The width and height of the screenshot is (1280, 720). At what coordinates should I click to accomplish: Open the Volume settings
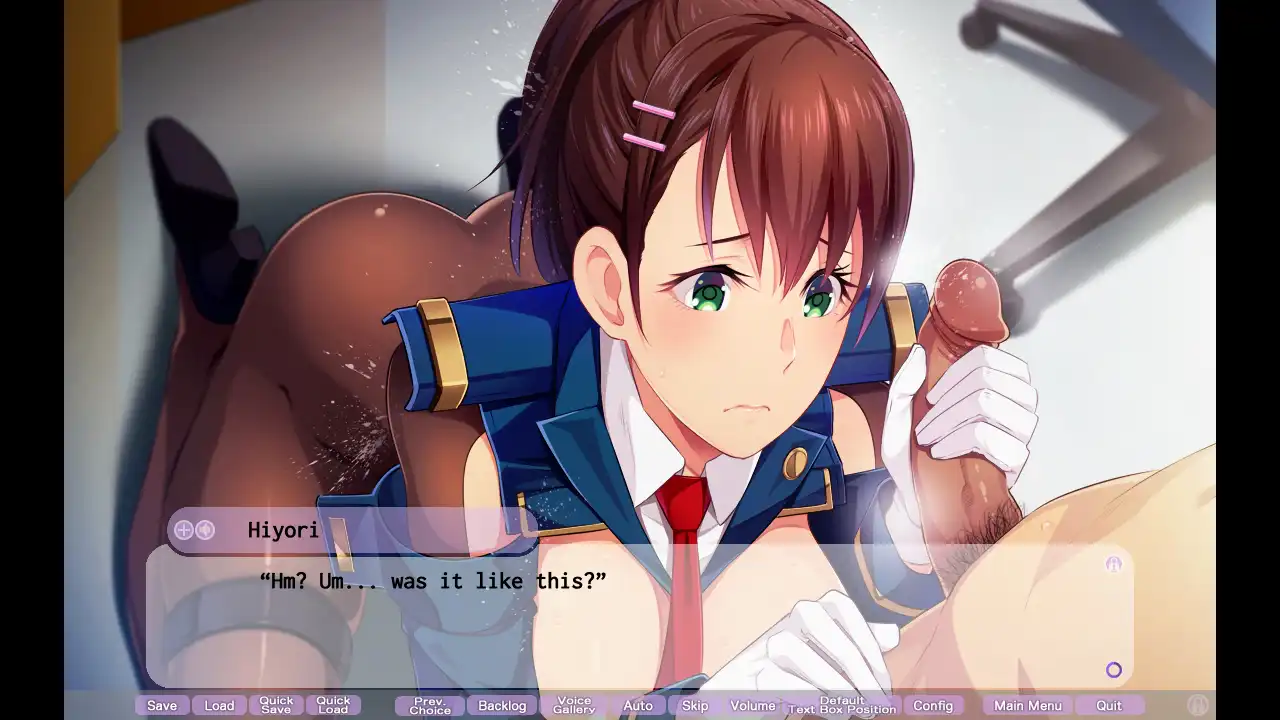753,706
